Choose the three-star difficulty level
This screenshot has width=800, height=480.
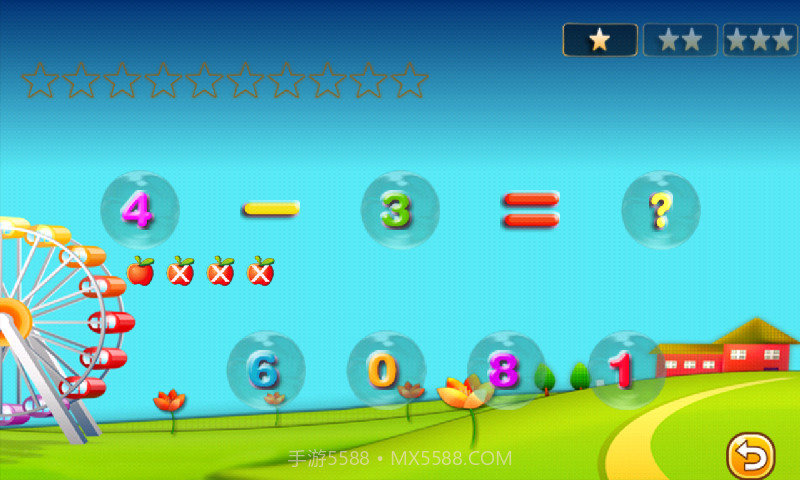tap(760, 40)
